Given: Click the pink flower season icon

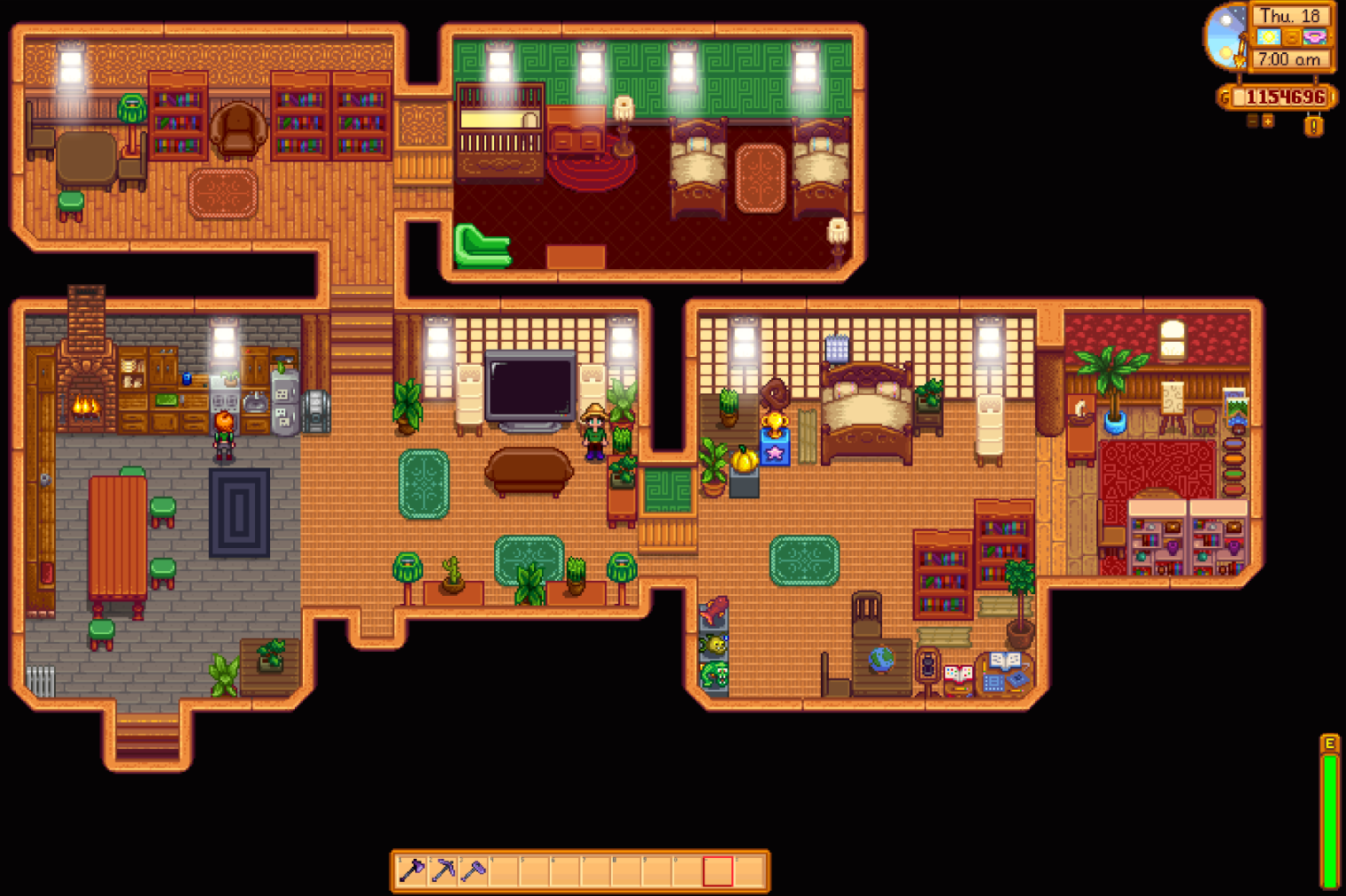Looking at the screenshot, I should click(x=1315, y=36).
